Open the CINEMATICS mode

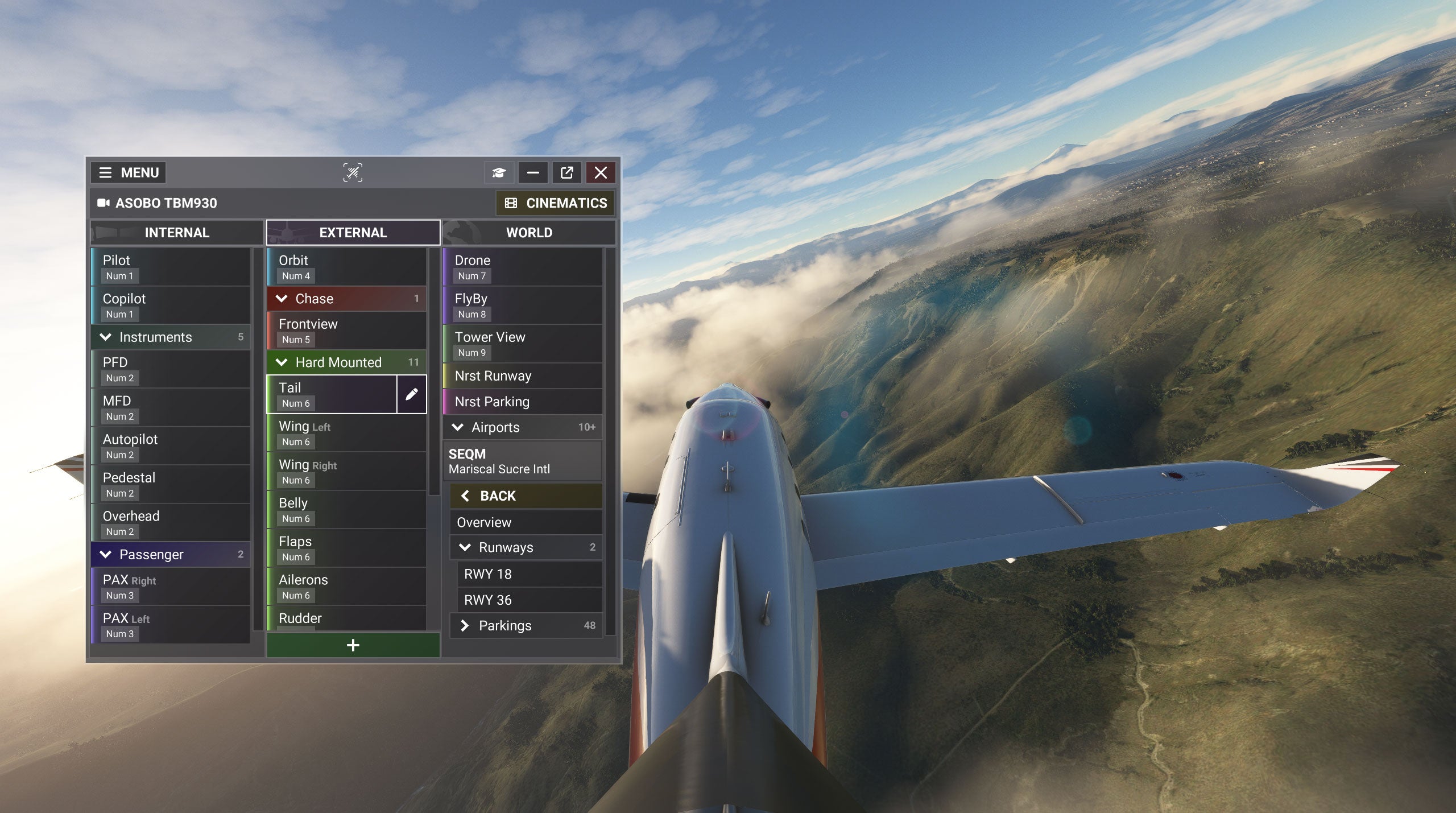point(556,203)
